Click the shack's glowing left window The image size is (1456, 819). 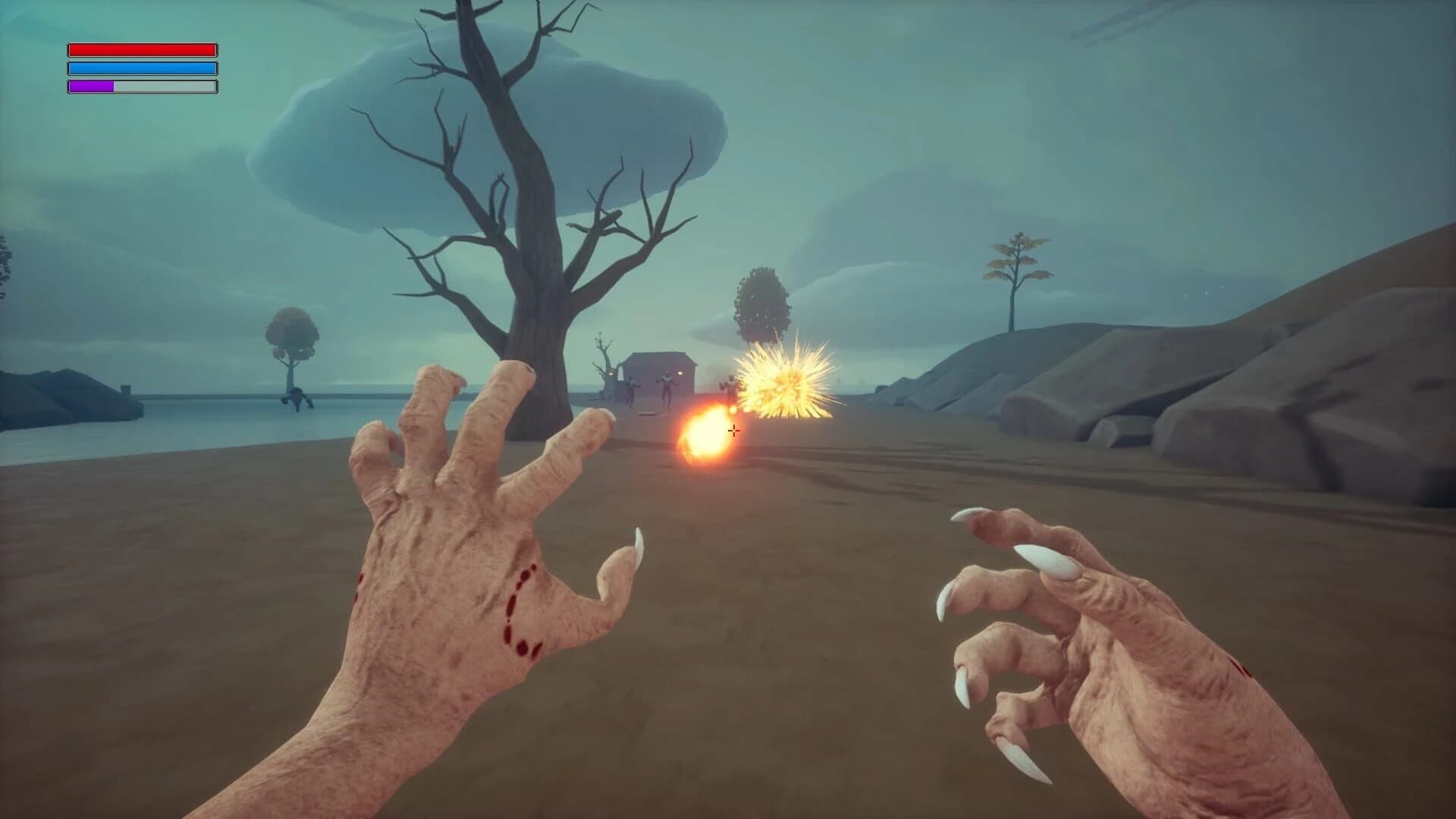pos(611,373)
